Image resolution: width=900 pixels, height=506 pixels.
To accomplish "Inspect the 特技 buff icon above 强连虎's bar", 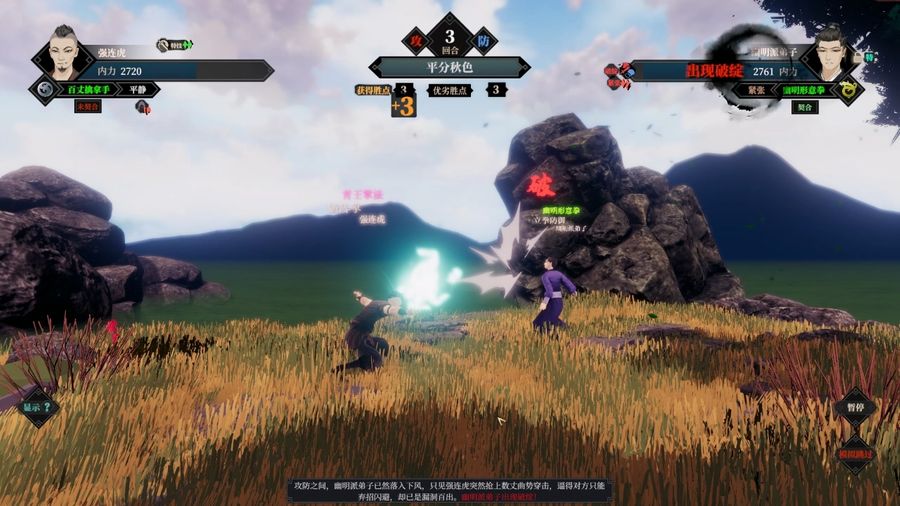I will pos(175,45).
